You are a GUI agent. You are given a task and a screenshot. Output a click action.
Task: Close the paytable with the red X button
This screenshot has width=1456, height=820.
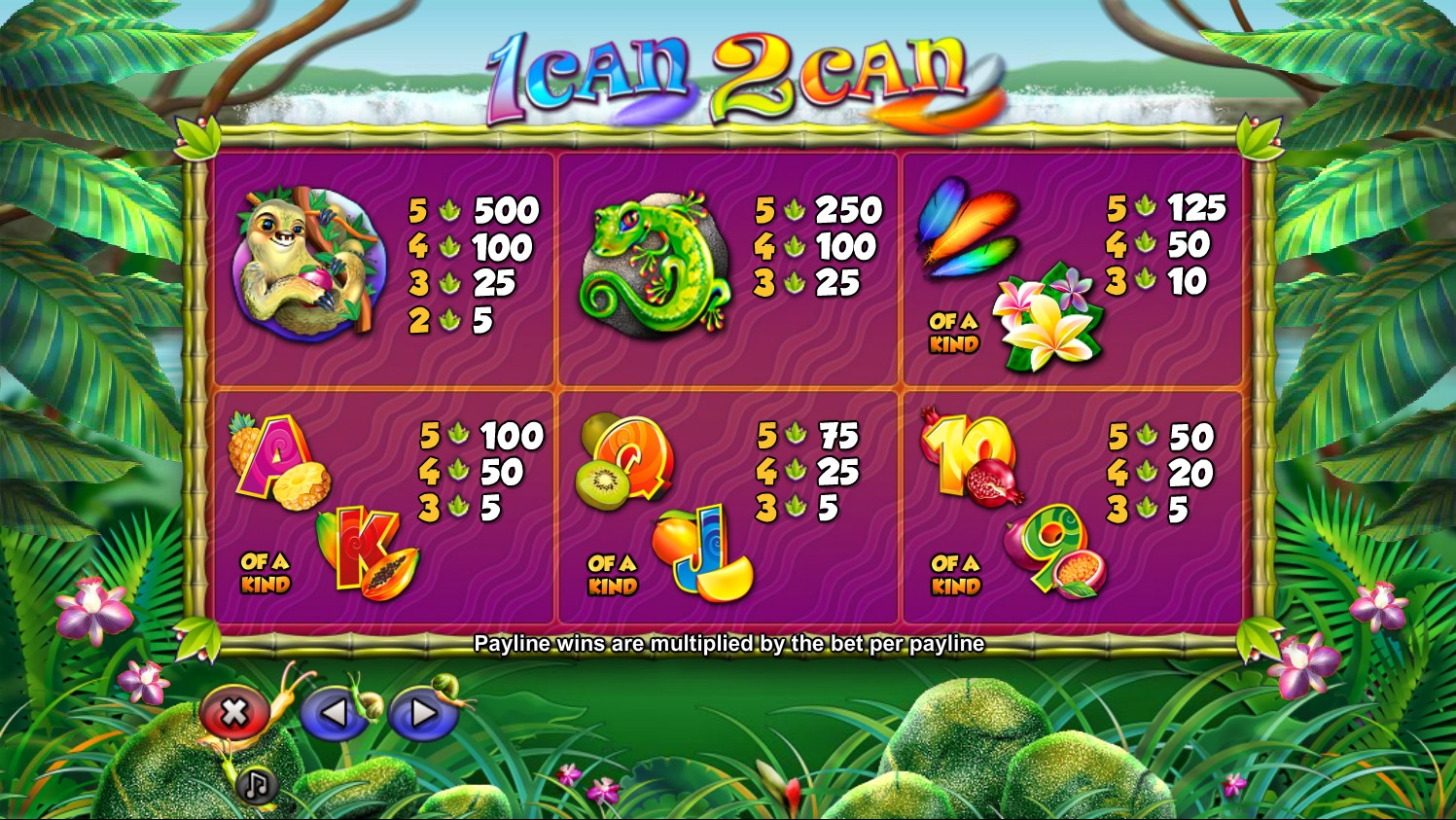point(234,713)
